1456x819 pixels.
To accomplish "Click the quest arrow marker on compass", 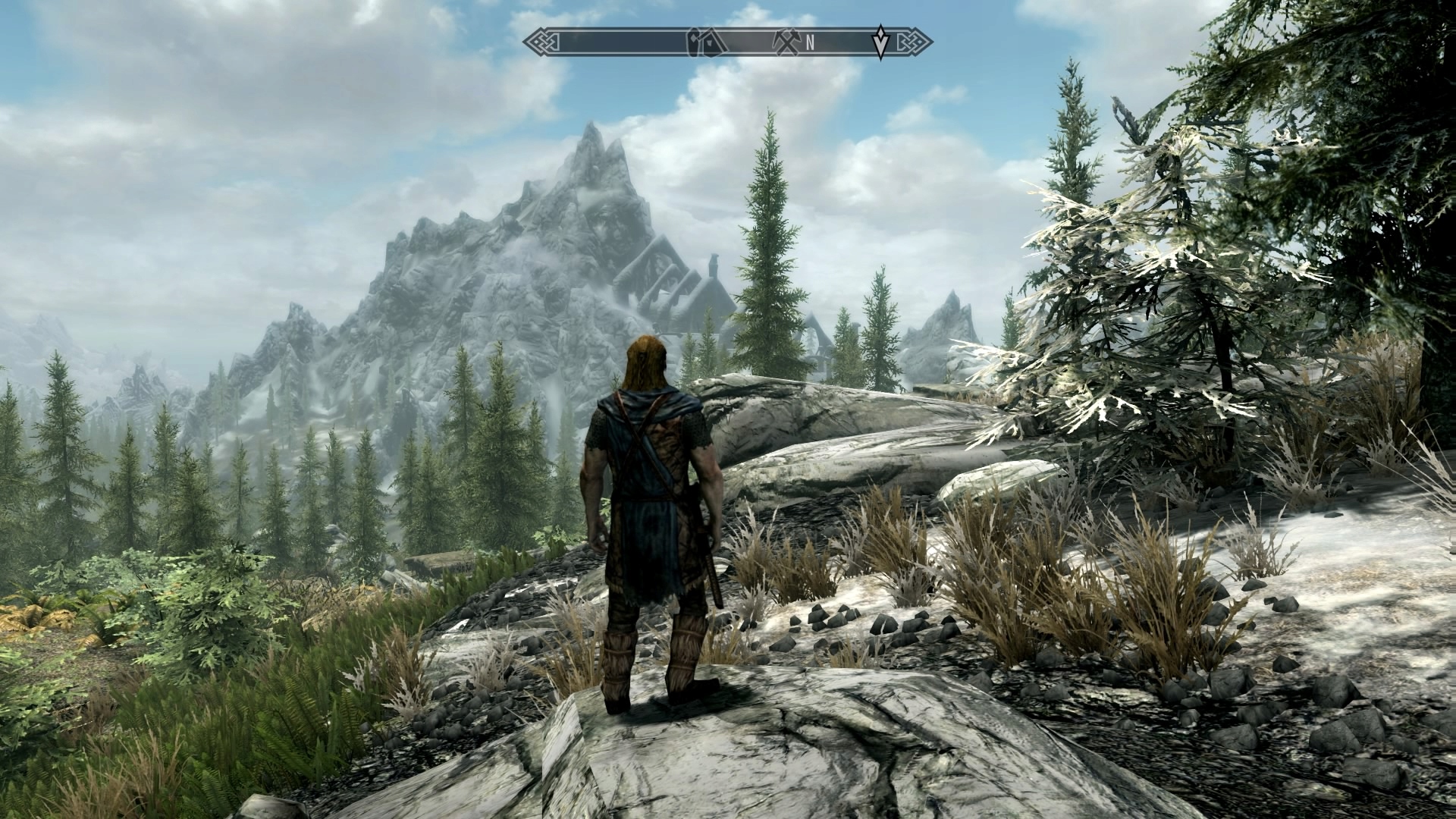I will [880, 42].
